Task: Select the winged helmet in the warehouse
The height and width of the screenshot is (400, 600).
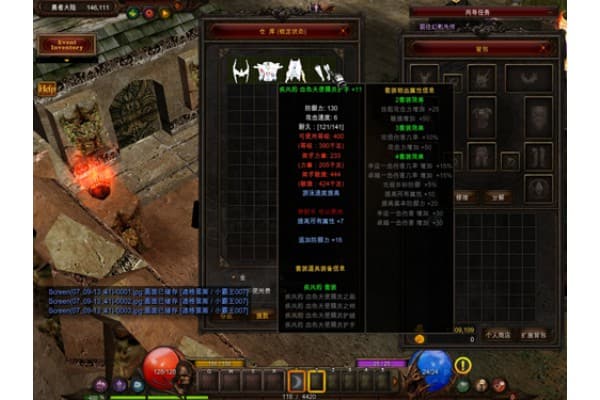Action: click(x=240, y=70)
